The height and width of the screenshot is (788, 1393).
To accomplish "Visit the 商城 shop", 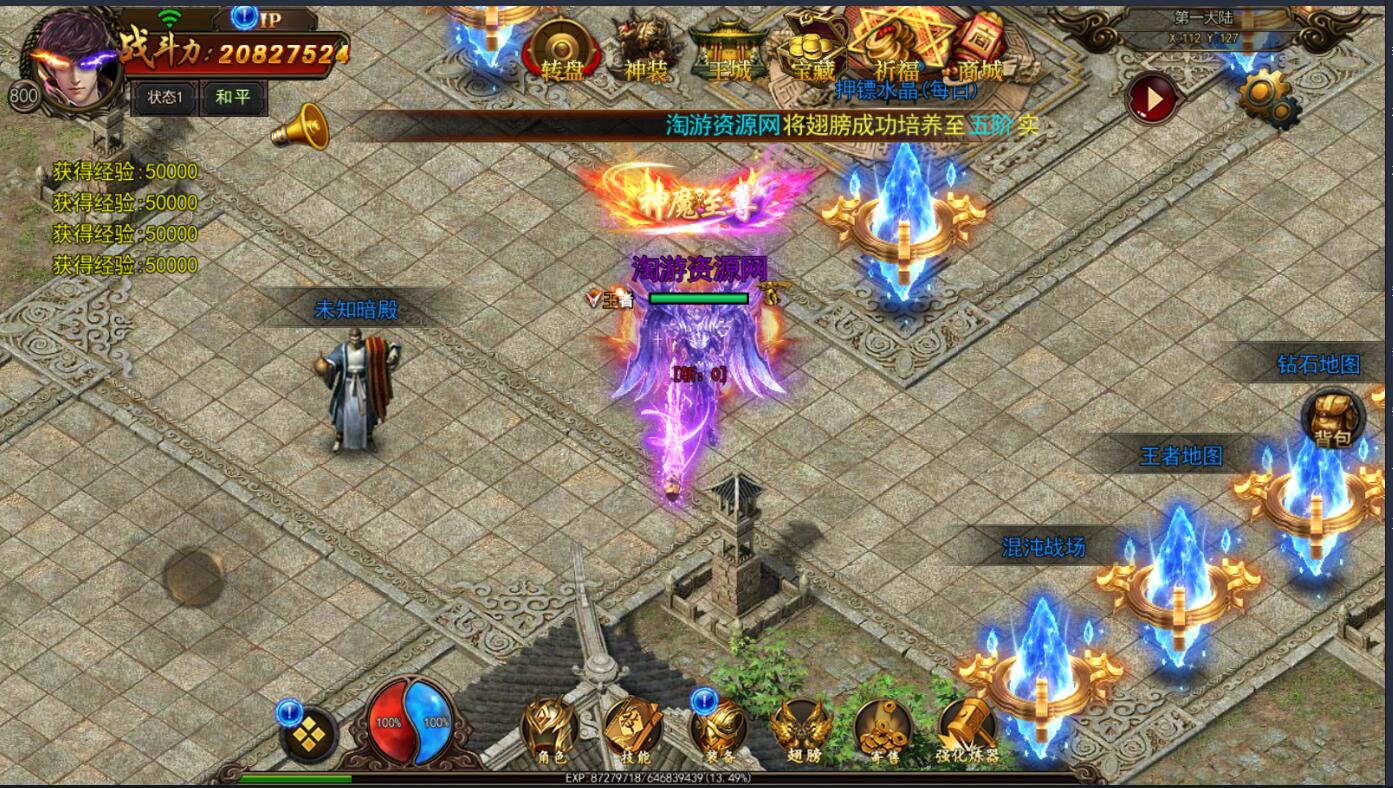I will point(974,48).
